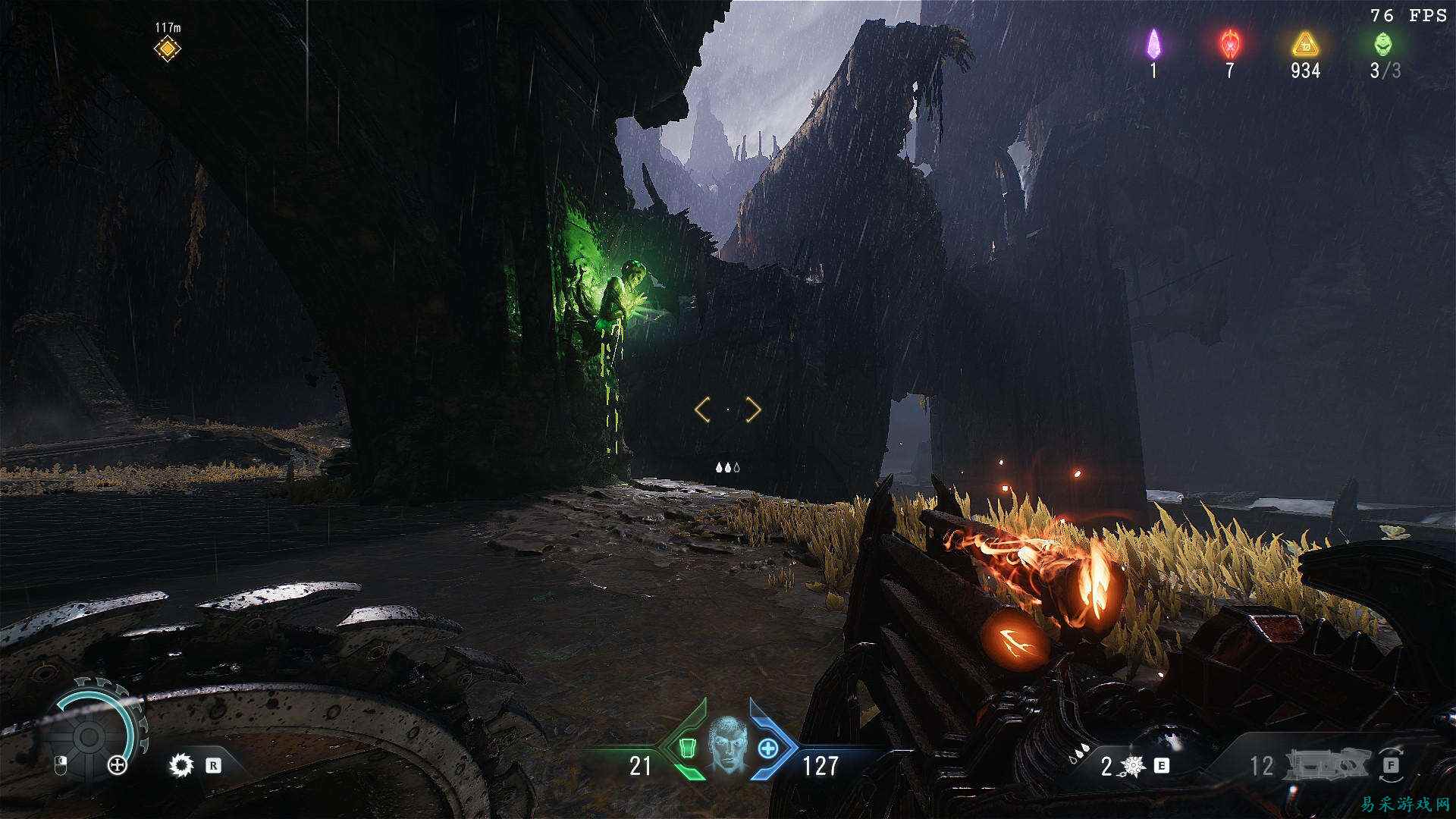Activate the spiked melee attack icon
Image resolution: width=1456 pixels, height=819 pixels.
tap(180, 765)
